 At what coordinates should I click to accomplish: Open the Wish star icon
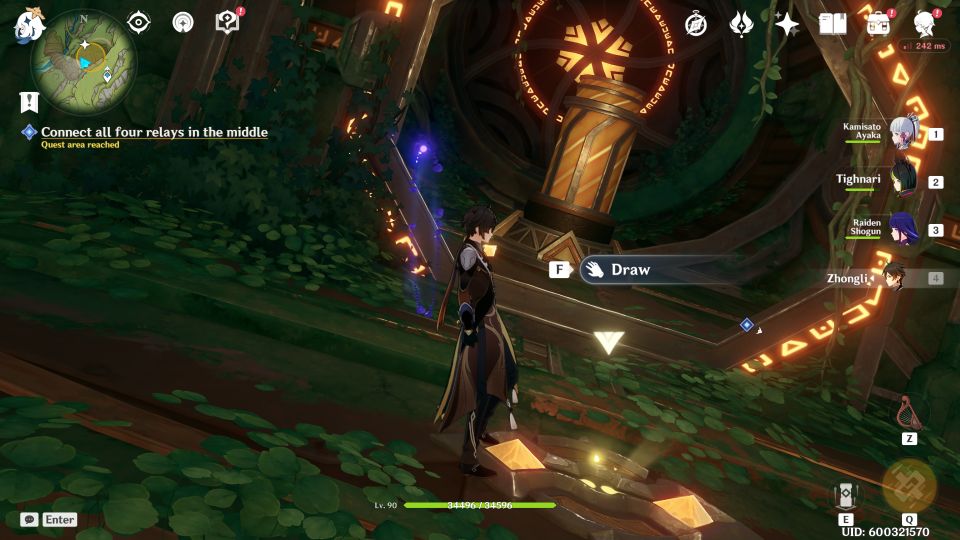pos(787,24)
